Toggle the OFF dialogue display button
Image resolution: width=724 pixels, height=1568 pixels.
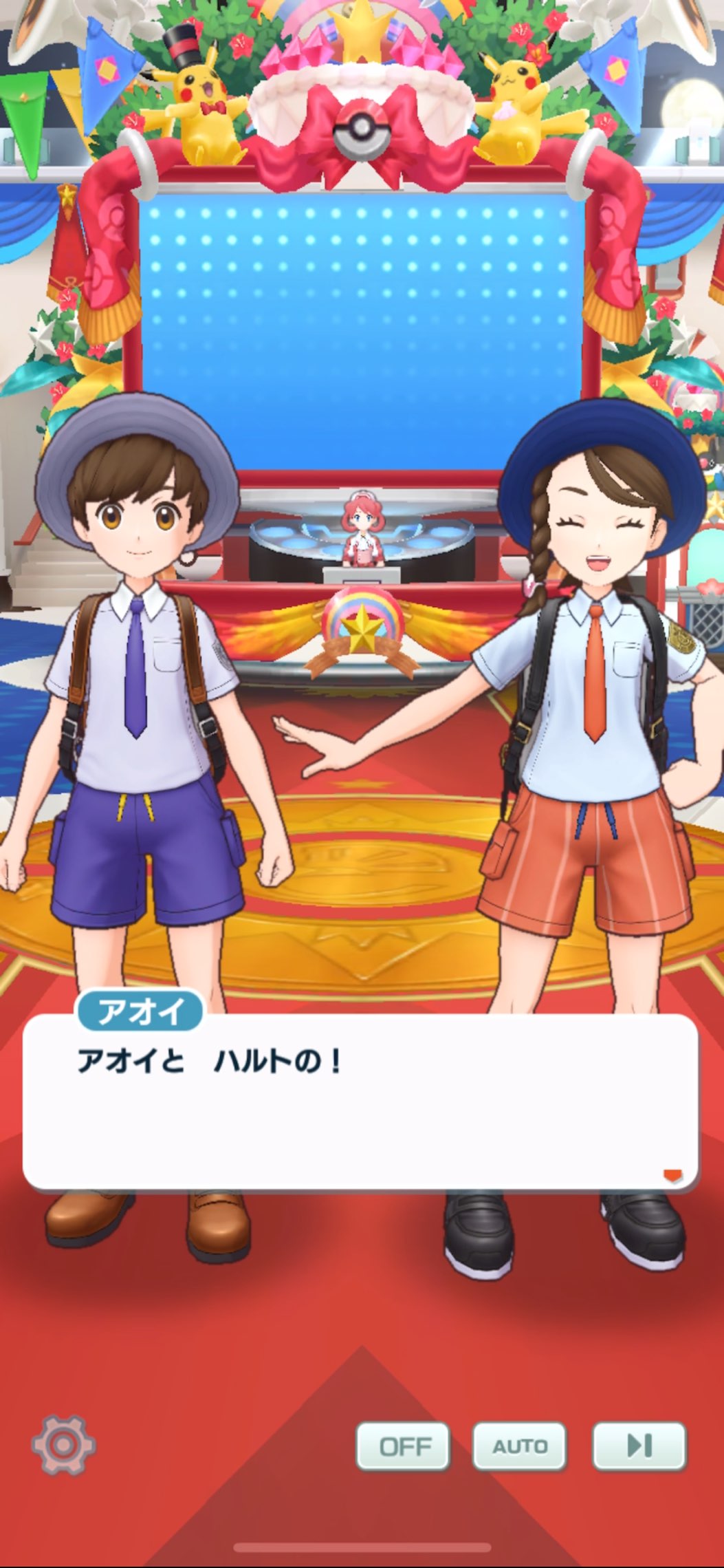403,1446
